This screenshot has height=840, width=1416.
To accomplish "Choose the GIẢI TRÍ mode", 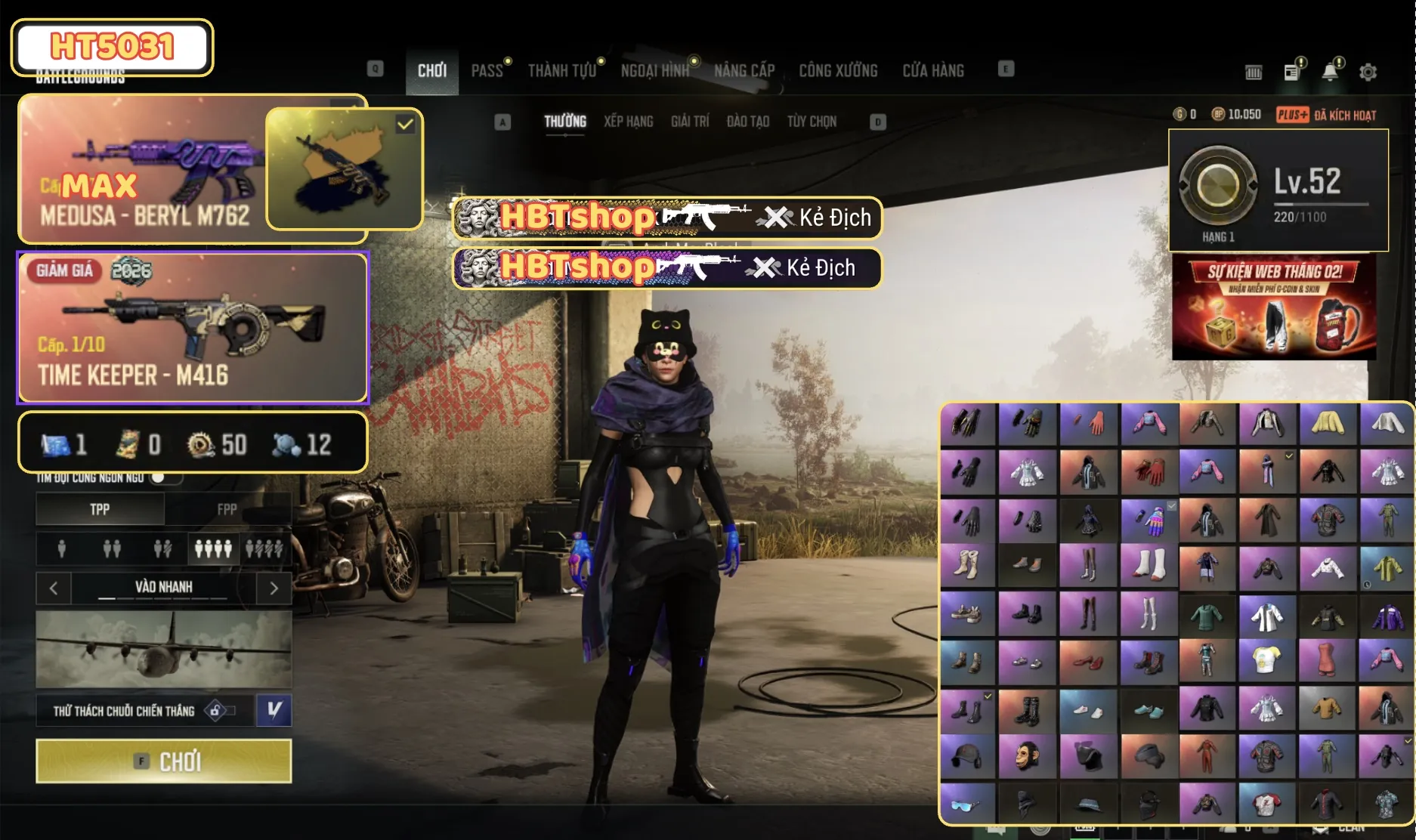I will (x=690, y=122).
